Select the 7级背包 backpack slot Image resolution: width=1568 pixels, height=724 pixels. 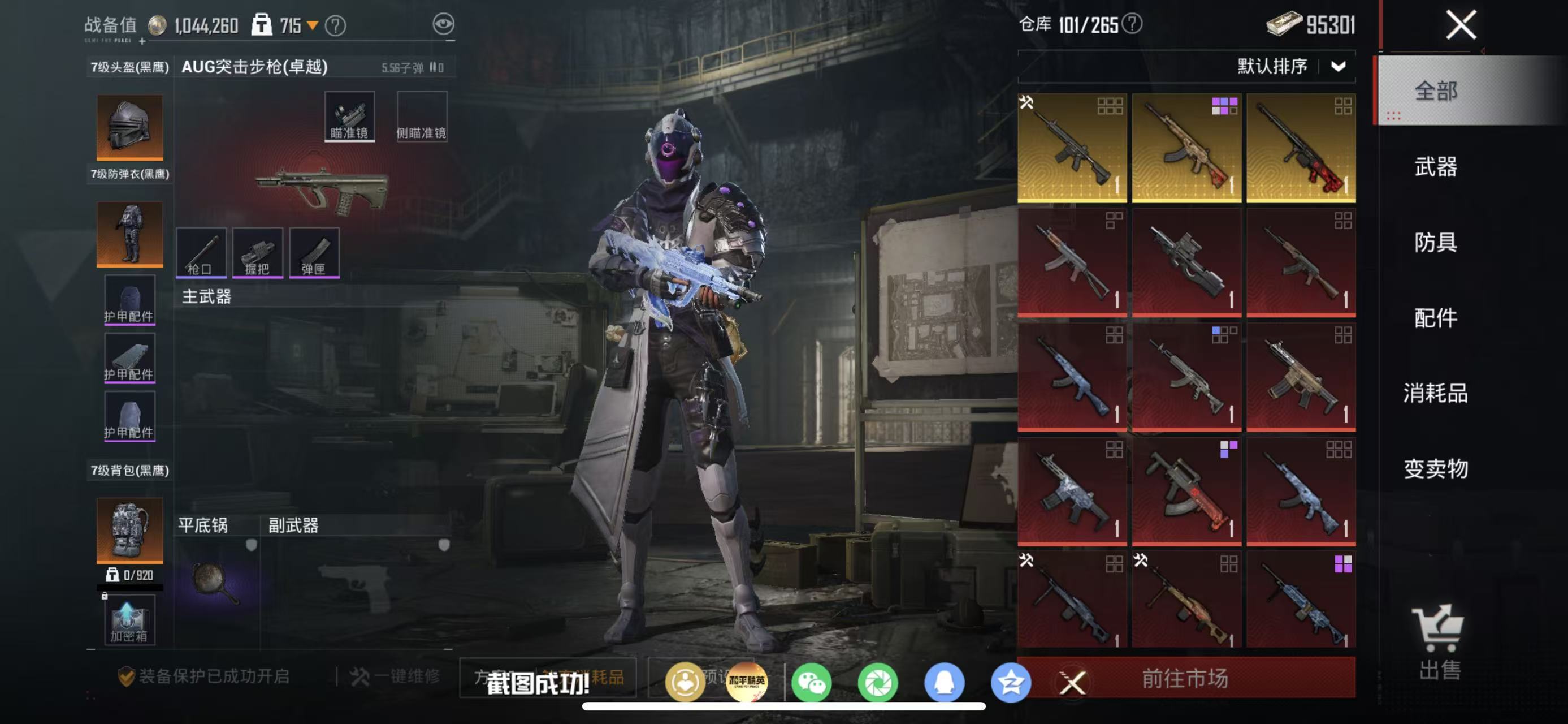129,530
